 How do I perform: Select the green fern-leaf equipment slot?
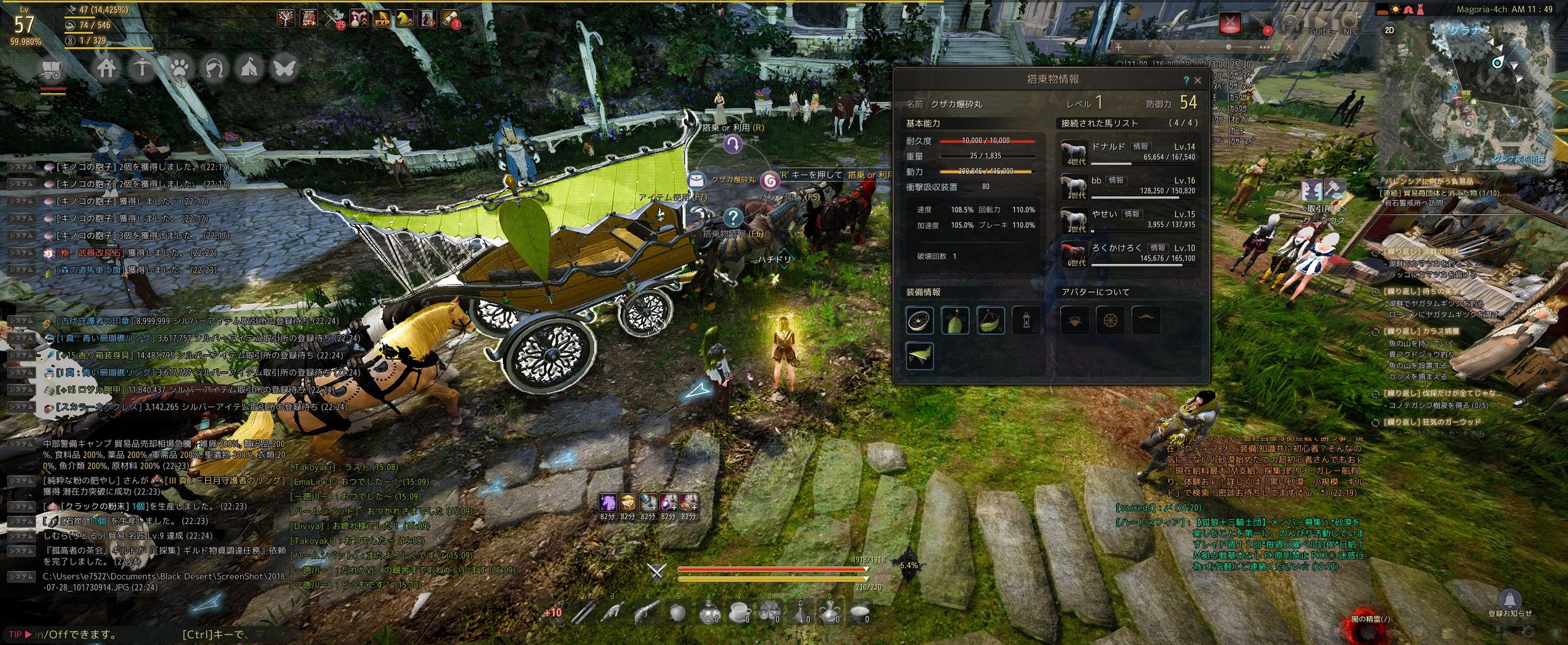pos(919,356)
